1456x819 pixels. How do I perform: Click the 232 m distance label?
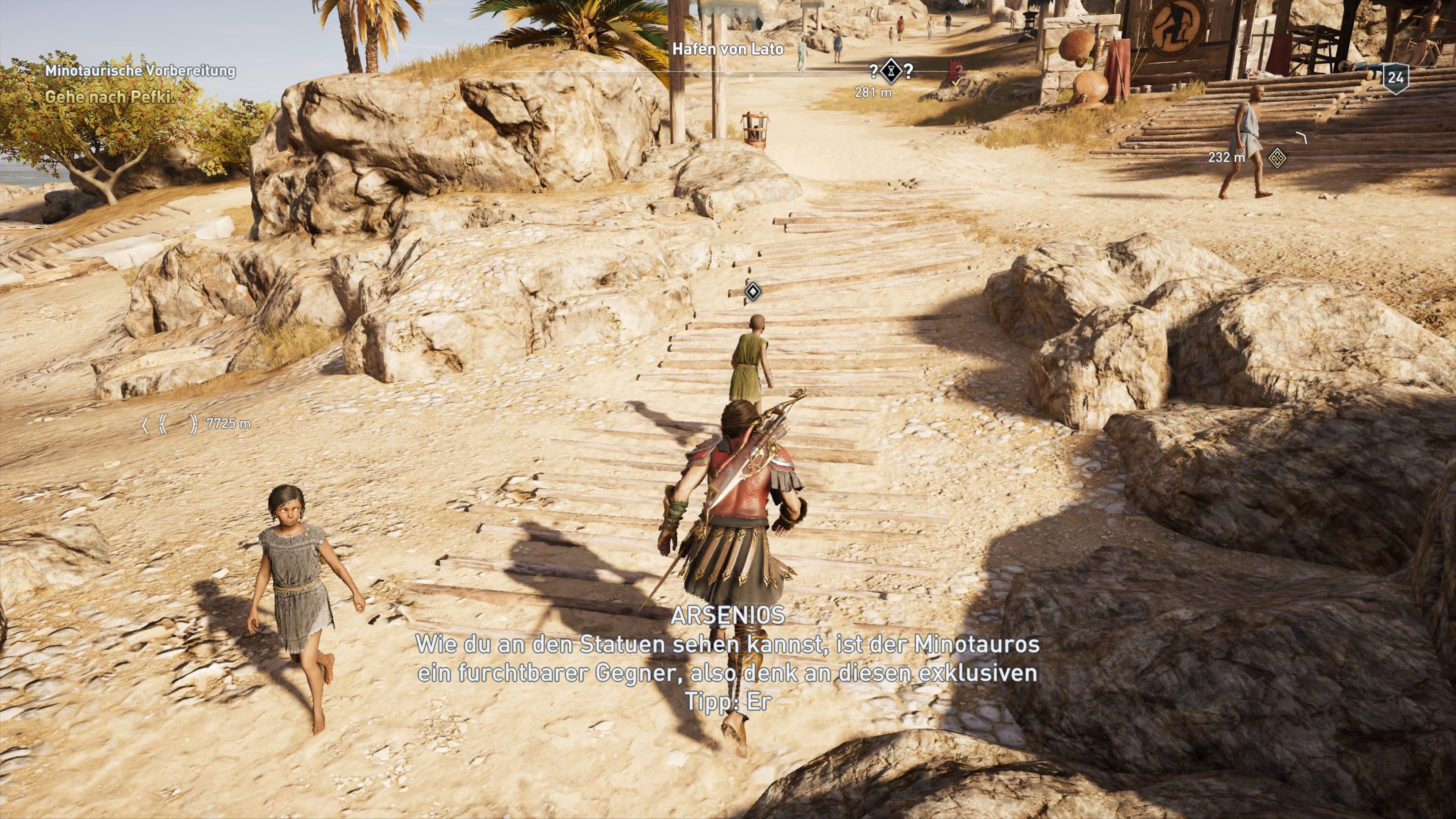click(x=1227, y=157)
